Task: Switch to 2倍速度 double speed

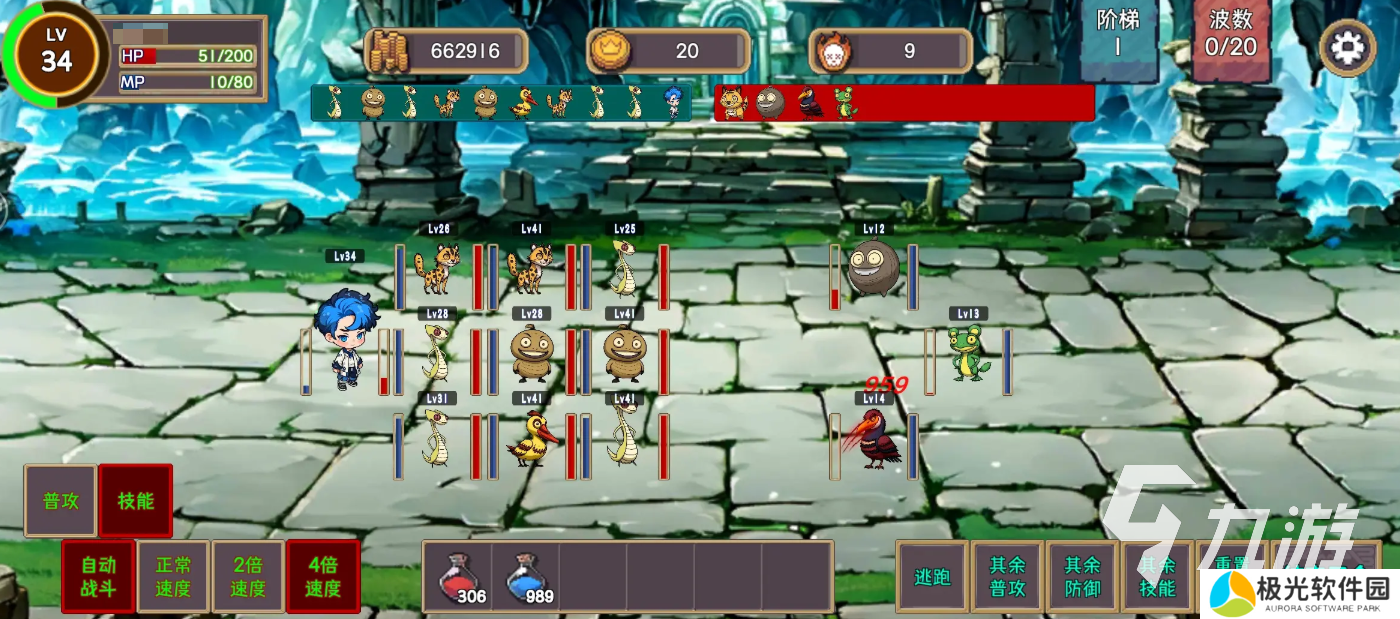Action: tap(248, 576)
